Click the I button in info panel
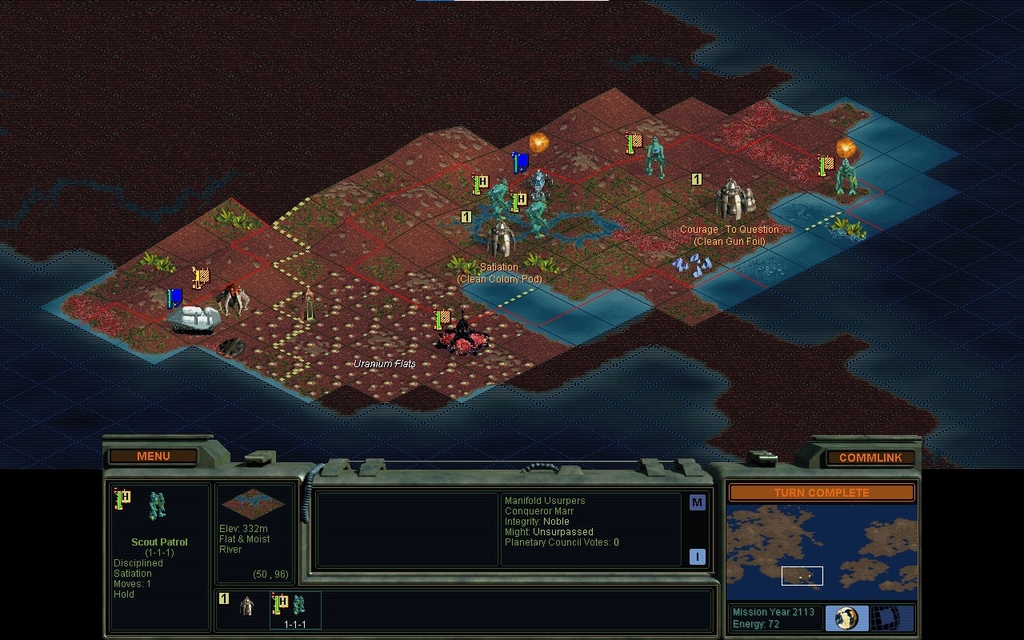Screen dimensions: 1024x640 (697, 556)
